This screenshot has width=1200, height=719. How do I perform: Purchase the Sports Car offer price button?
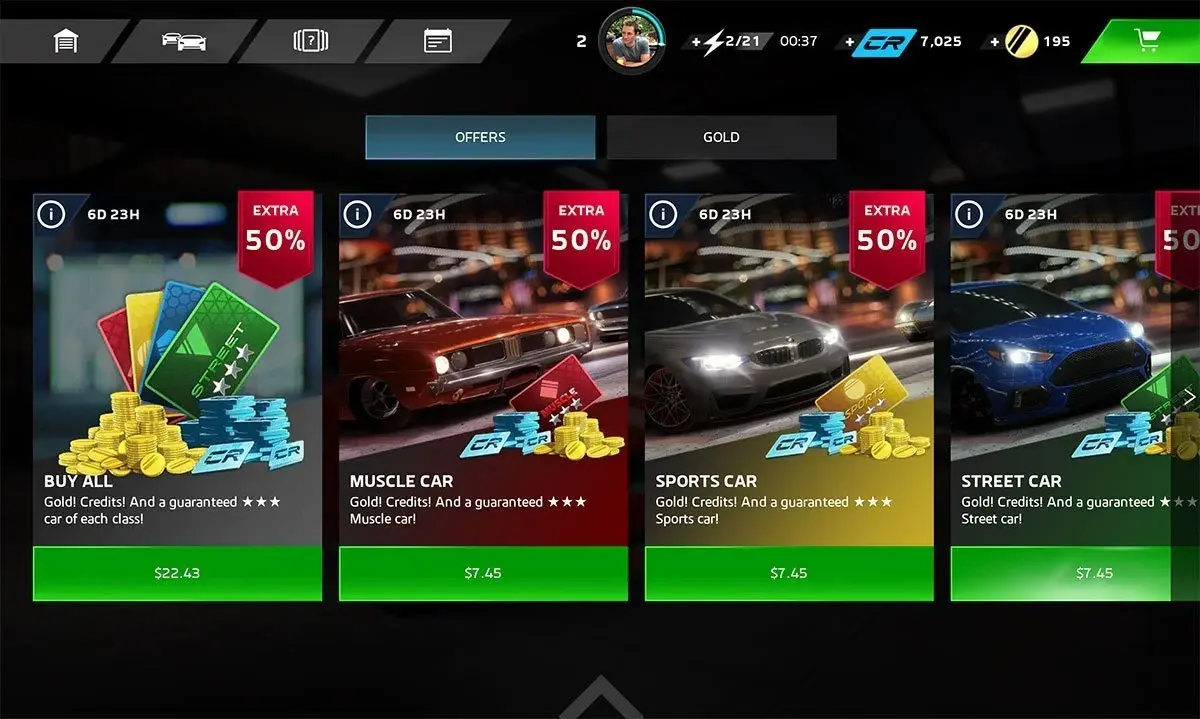(789, 573)
